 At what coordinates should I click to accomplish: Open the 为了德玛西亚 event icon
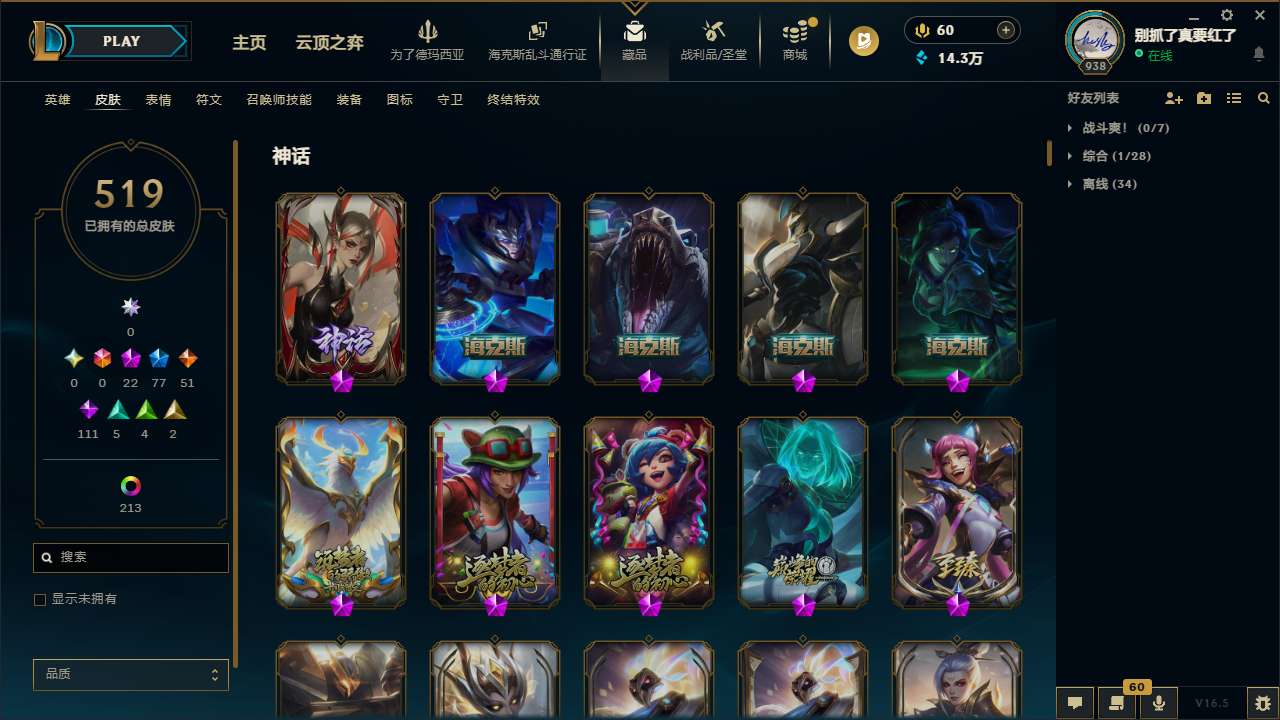pos(428,30)
